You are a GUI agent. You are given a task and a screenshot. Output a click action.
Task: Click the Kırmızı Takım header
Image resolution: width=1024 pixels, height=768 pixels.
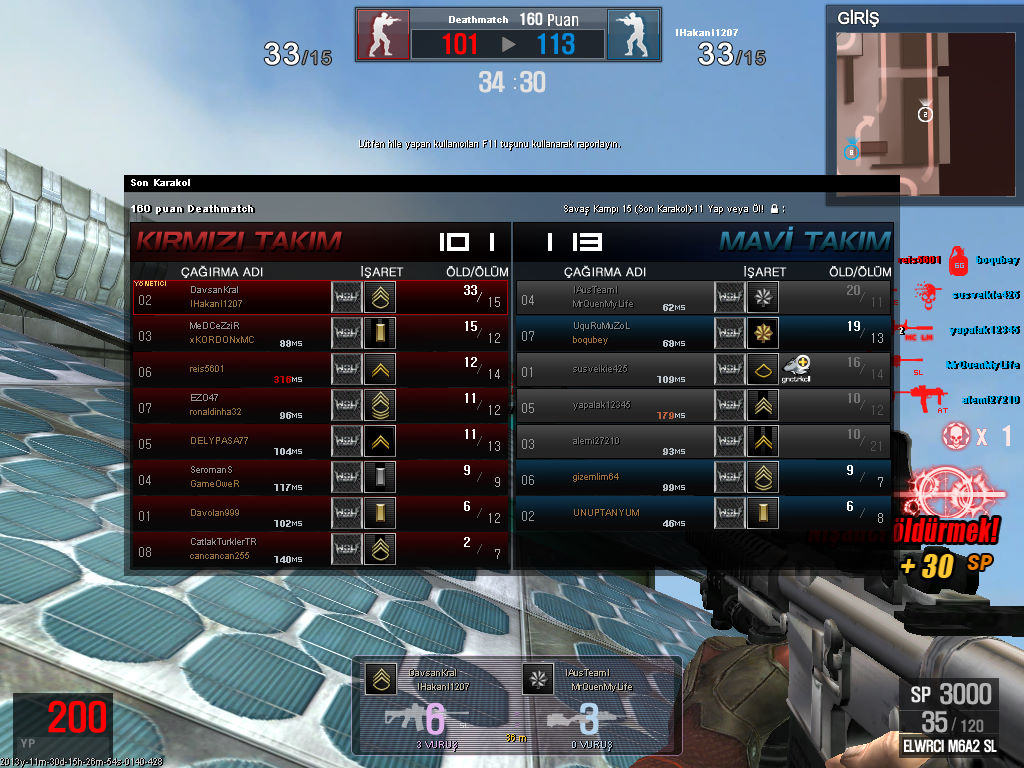click(239, 241)
